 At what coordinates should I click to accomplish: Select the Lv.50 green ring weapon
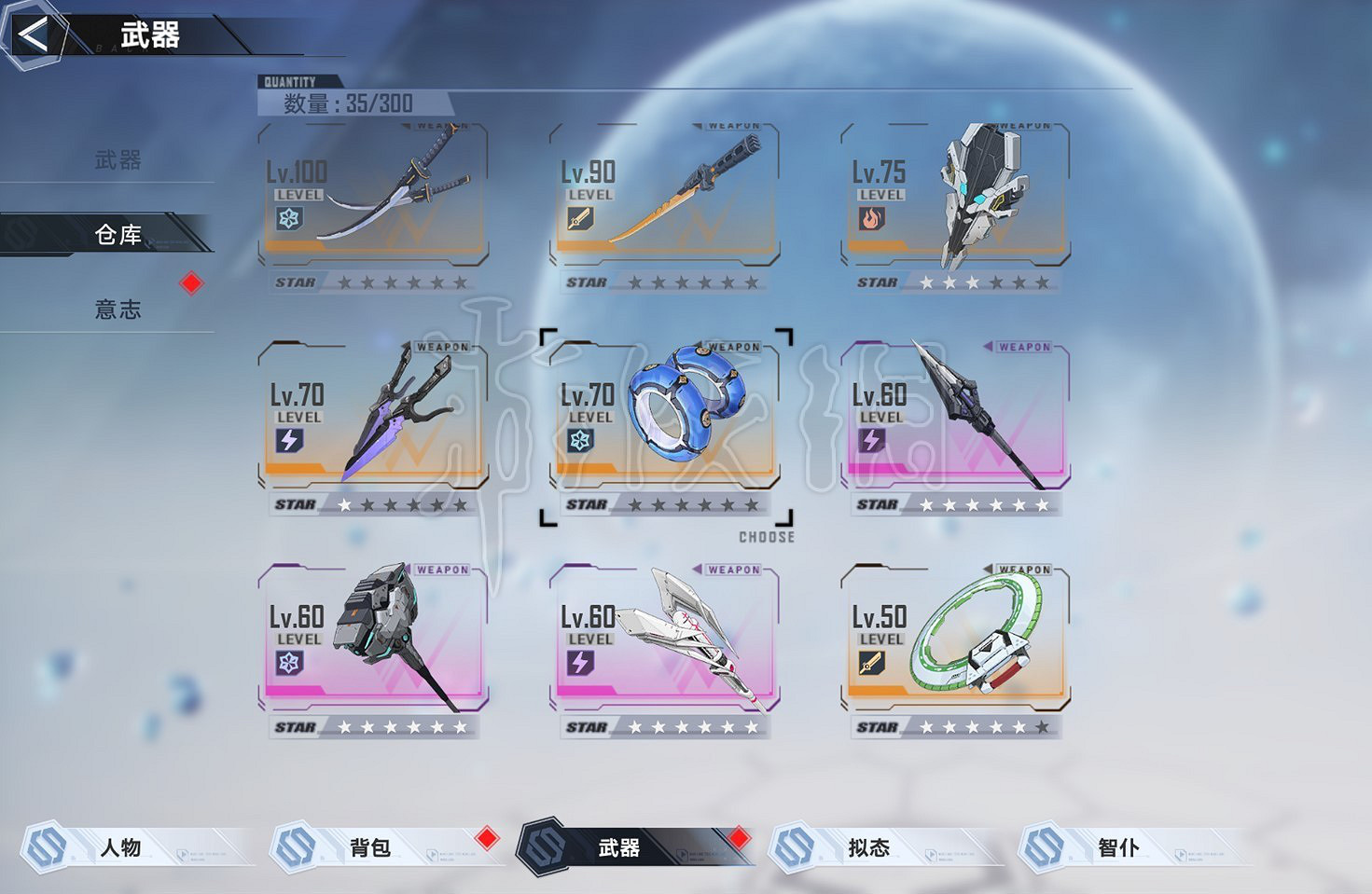[x=954, y=641]
